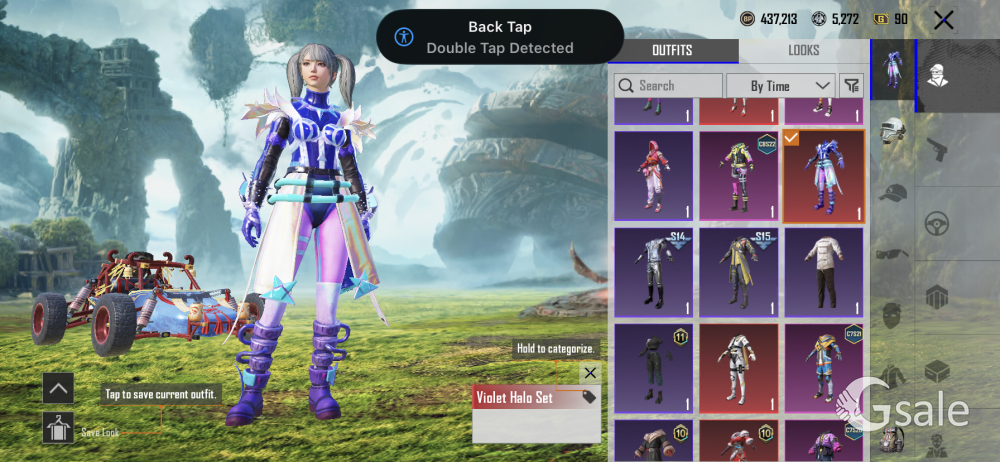This screenshot has height=462, width=1000.
Task: Click the outfit Search field
Action: click(x=668, y=86)
